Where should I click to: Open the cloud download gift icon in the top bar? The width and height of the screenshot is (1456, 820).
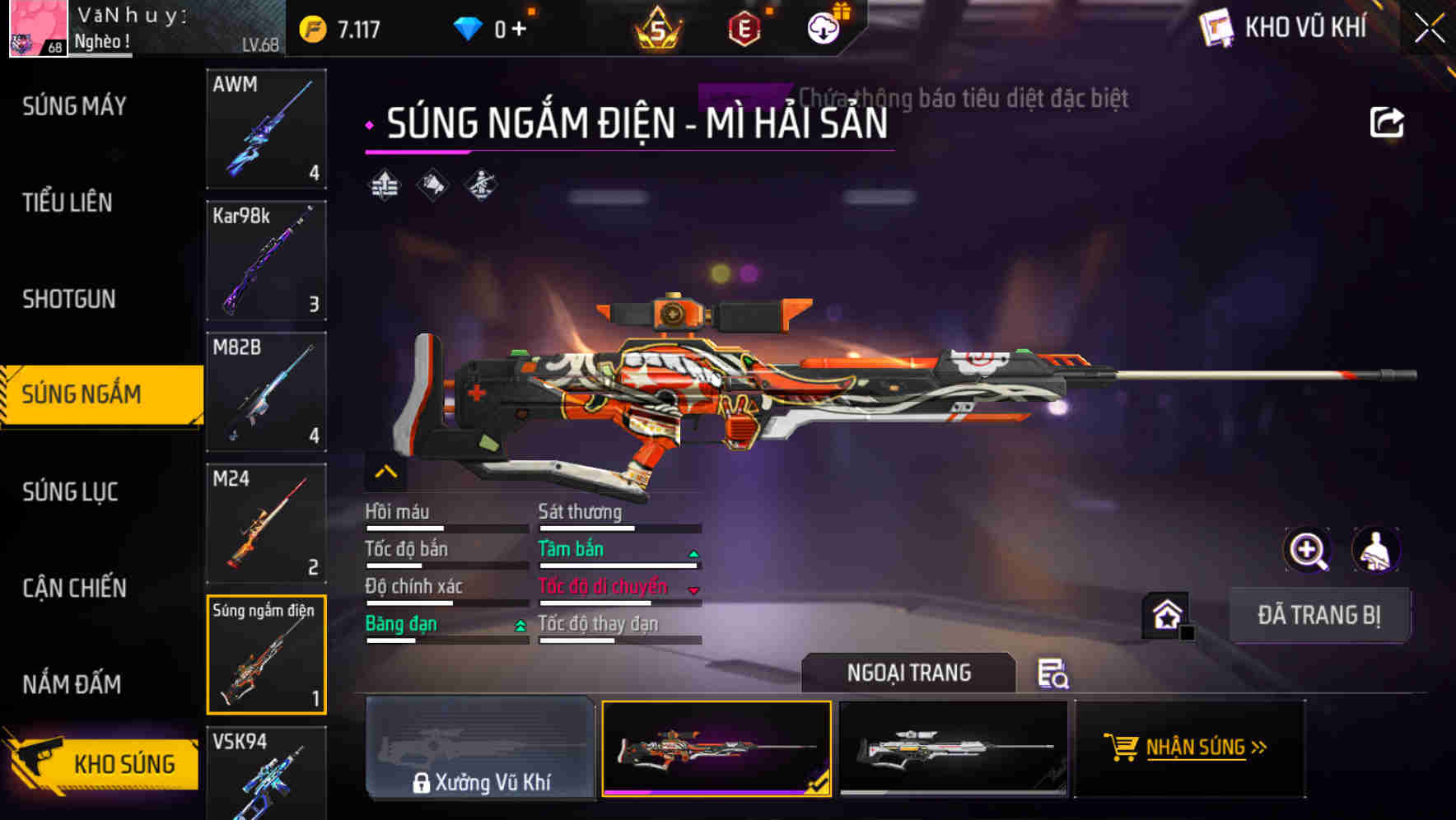click(x=822, y=27)
